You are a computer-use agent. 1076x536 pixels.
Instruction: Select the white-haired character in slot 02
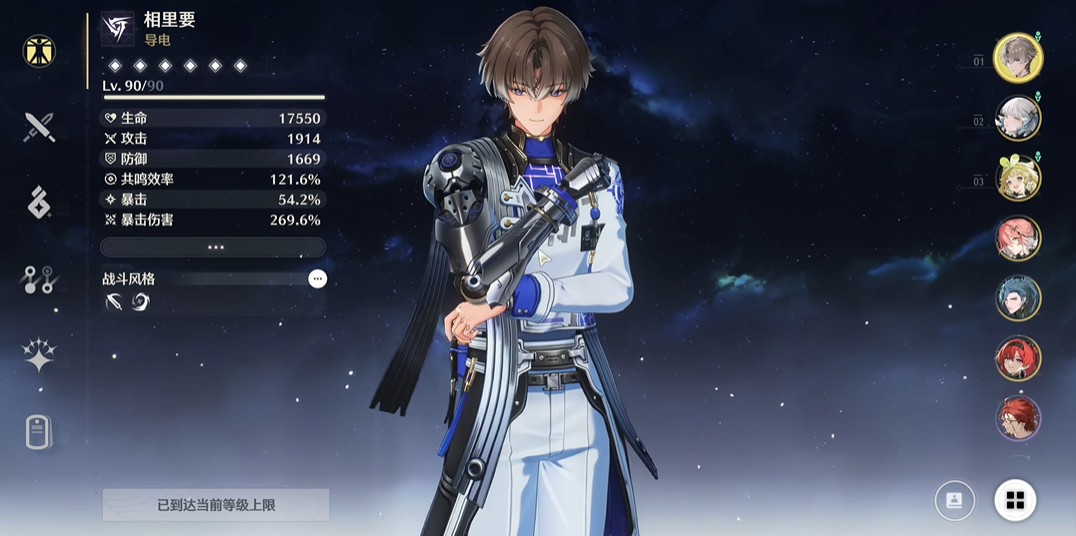tap(1018, 118)
